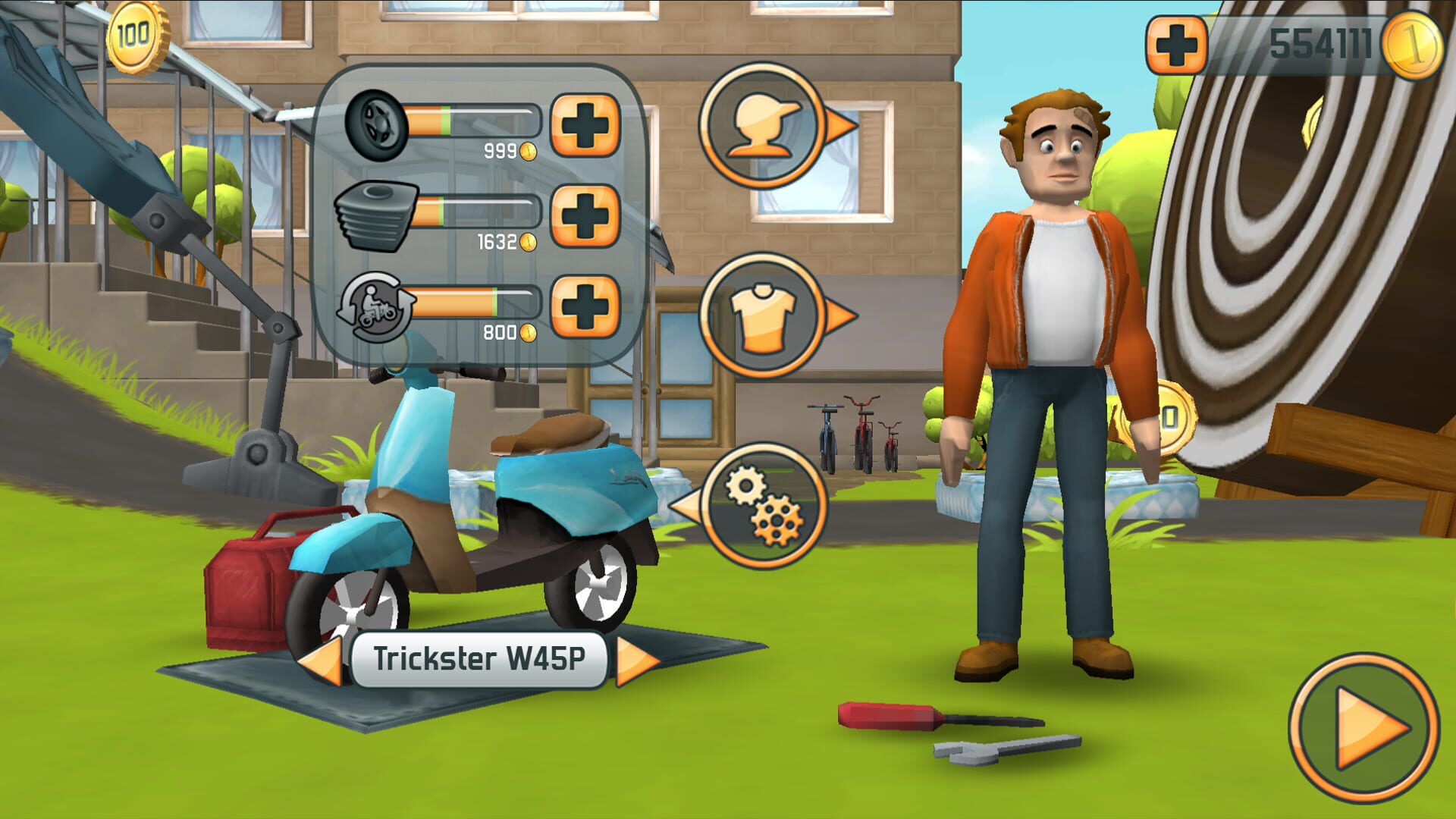Click the coin icon beside the 999 price
This screenshot has width=1456, height=819.
coord(529,150)
